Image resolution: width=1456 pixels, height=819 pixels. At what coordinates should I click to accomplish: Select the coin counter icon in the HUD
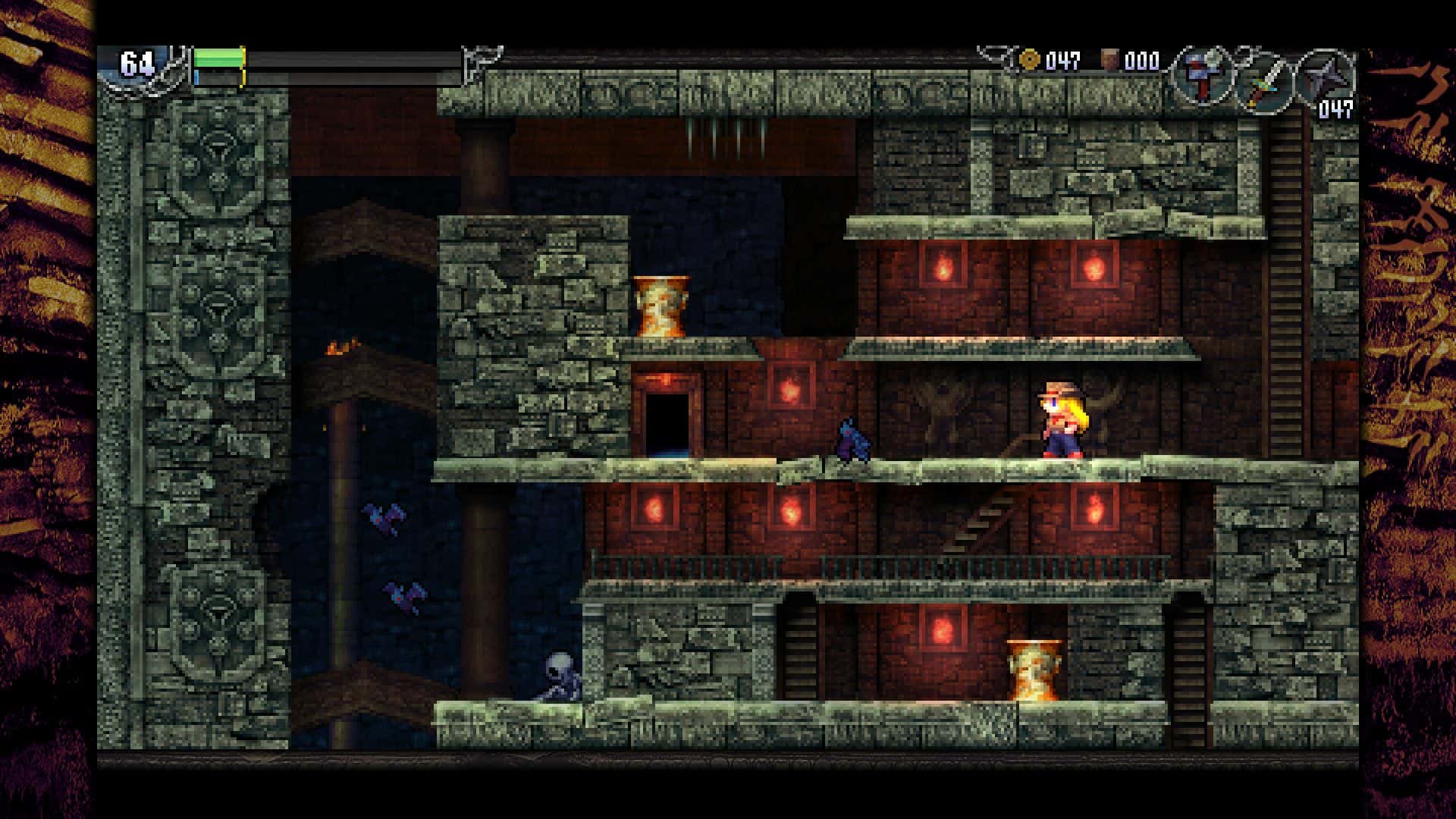coord(1028,60)
